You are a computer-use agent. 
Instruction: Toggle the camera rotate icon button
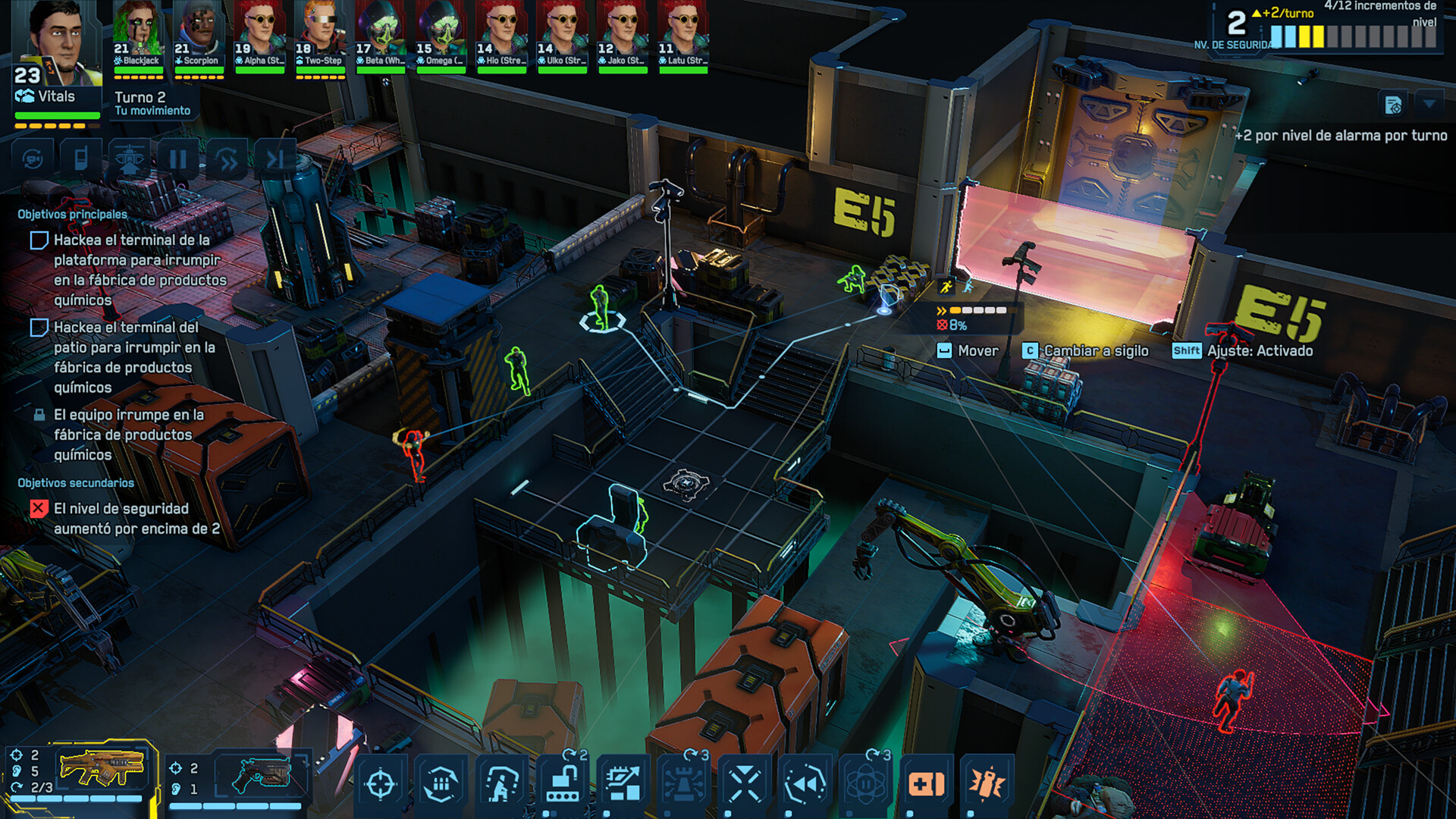[33, 159]
